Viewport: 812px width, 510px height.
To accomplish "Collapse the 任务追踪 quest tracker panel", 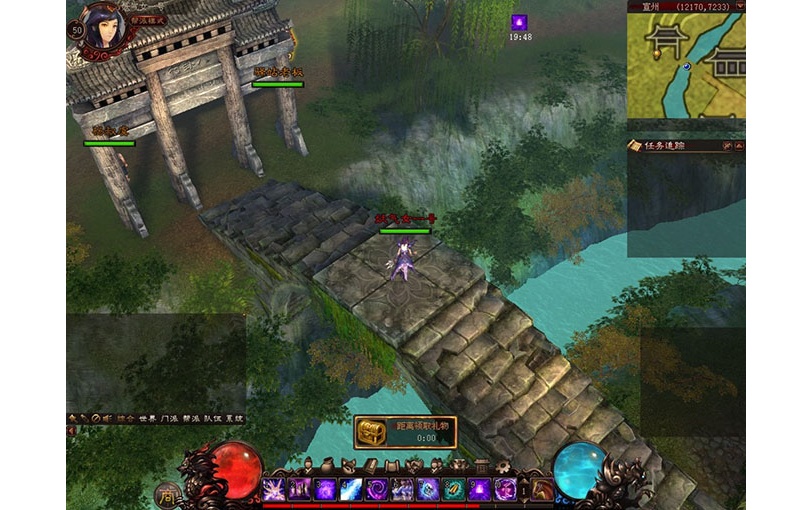I will (739, 146).
